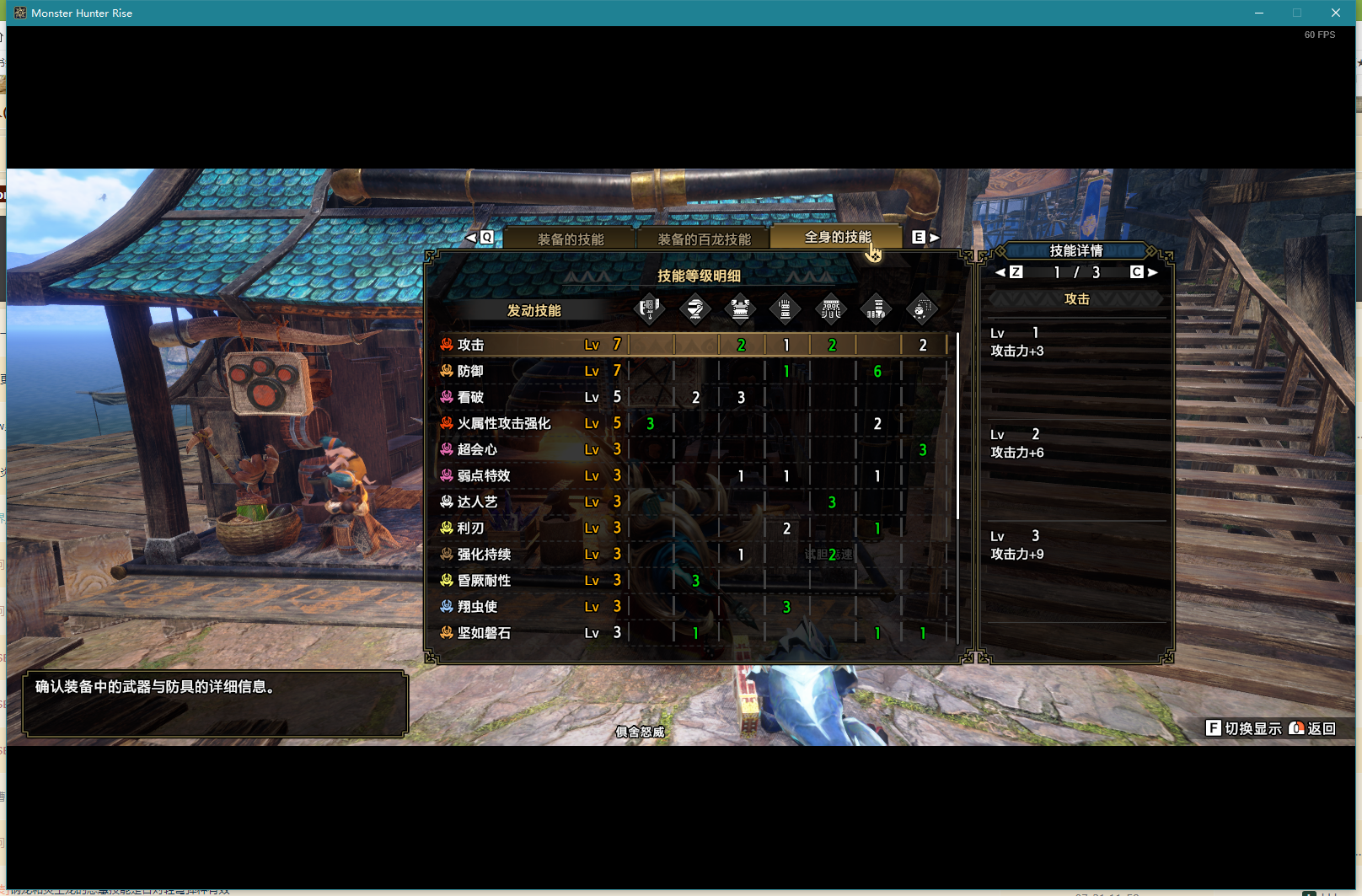Open the 装备的百龙技能 tab
Image resolution: width=1362 pixels, height=896 pixels.
704,239
